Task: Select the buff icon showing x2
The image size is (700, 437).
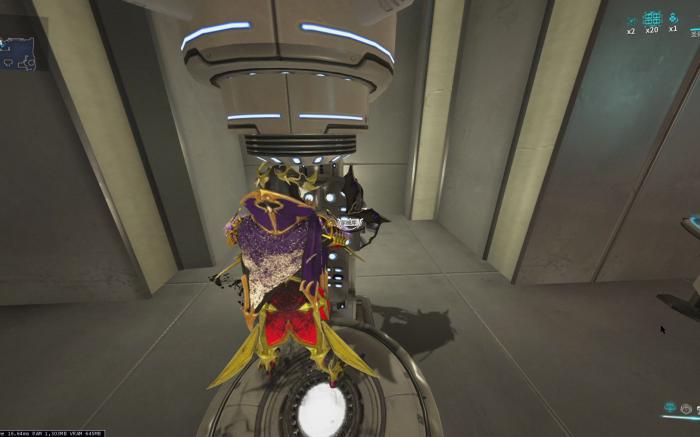Action: 631,19
